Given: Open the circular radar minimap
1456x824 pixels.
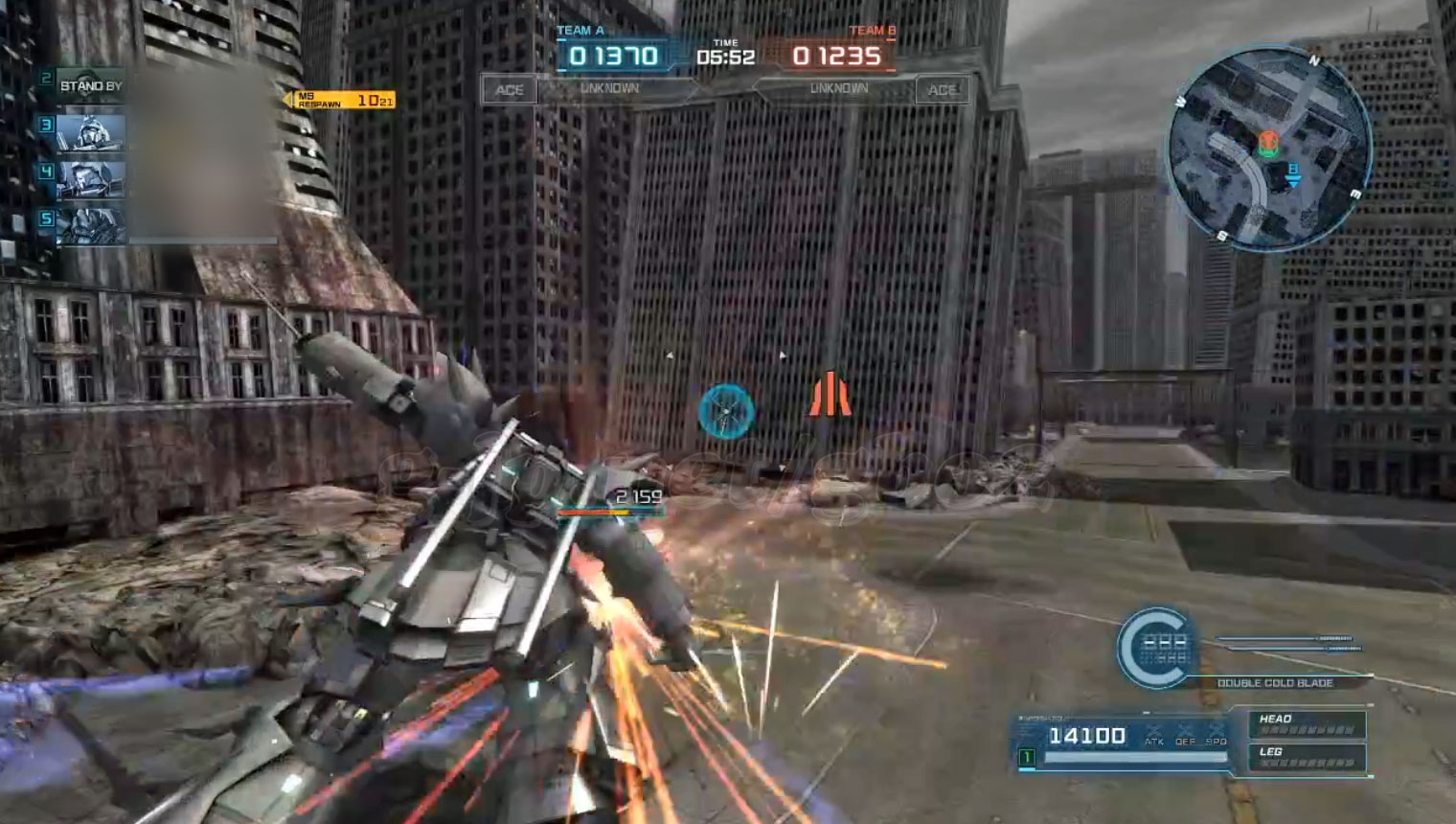Looking at the screenshot, I should [x=1269, y=149].
